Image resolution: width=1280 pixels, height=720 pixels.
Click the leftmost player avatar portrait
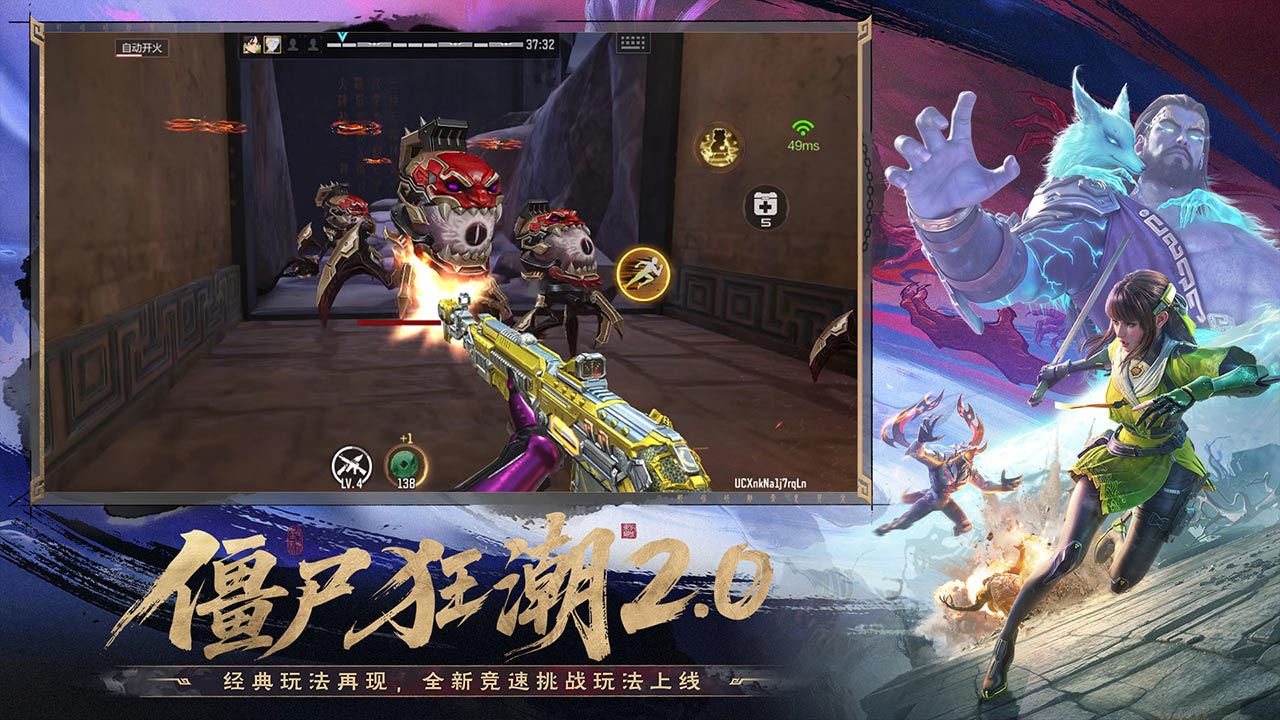(250, 44)
